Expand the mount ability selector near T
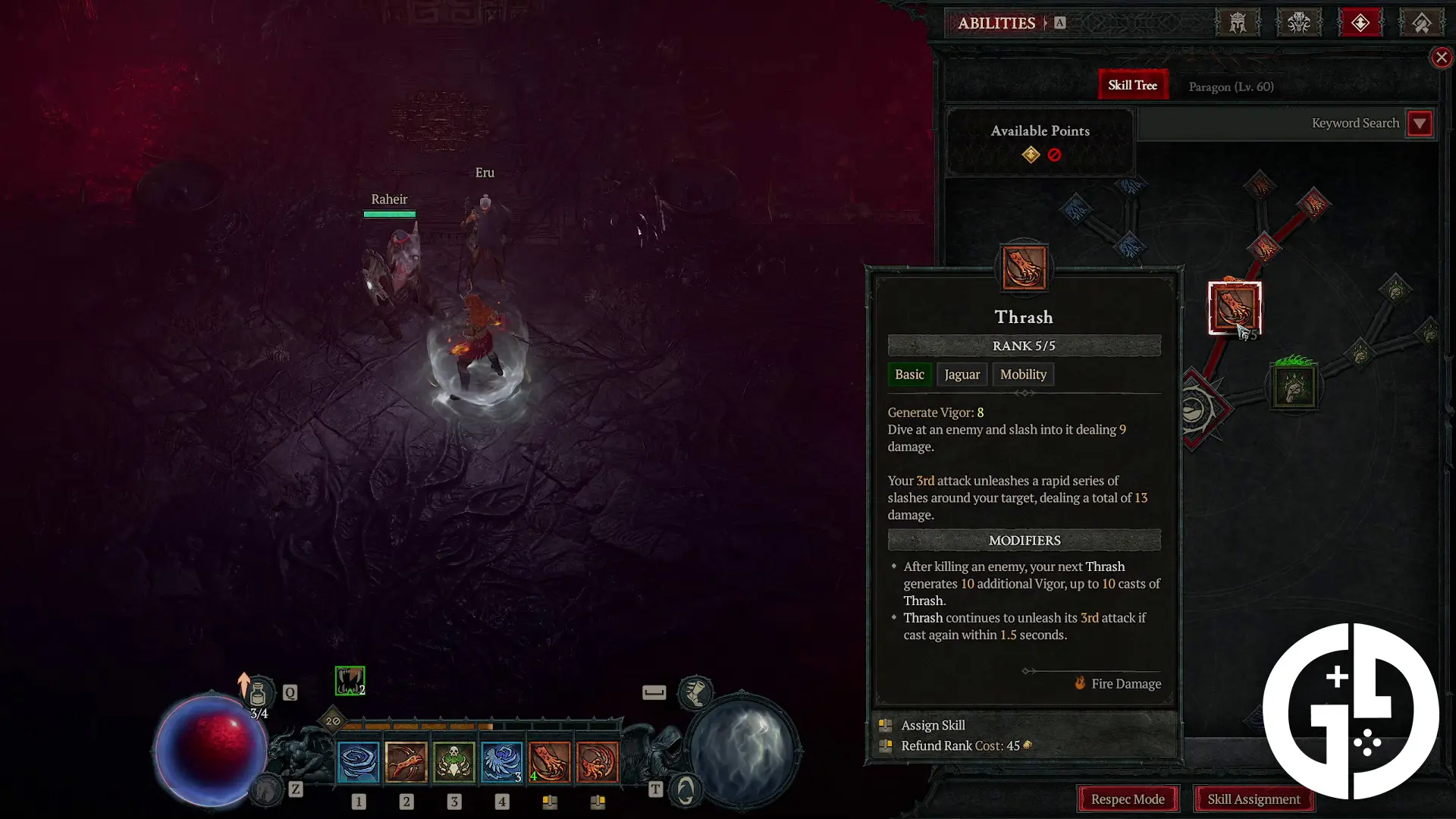 pos(684,789)
